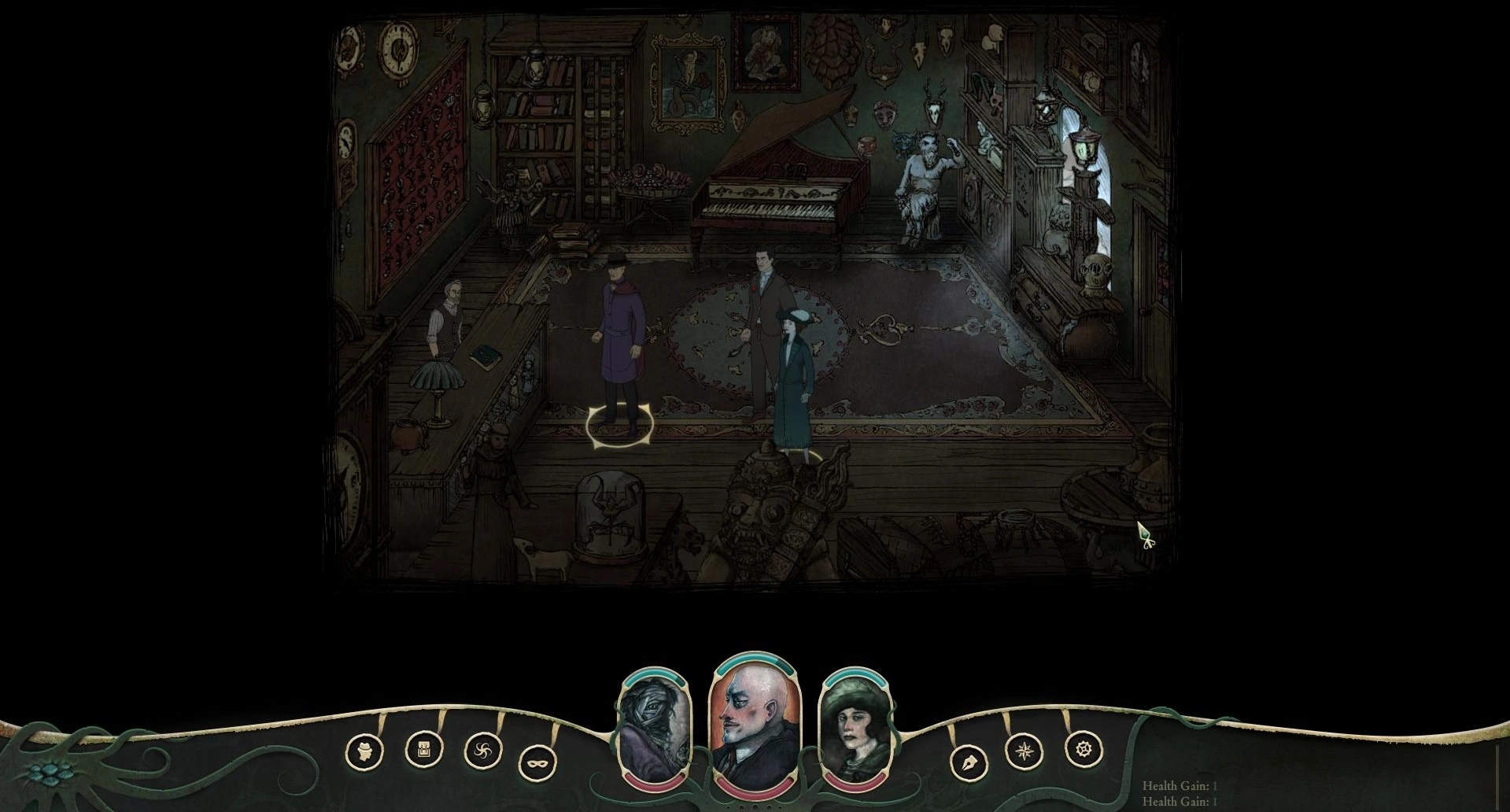Viewport: 1510px width, 812px height.
Task: Open the backpack inventory icon
Action: 423,750
